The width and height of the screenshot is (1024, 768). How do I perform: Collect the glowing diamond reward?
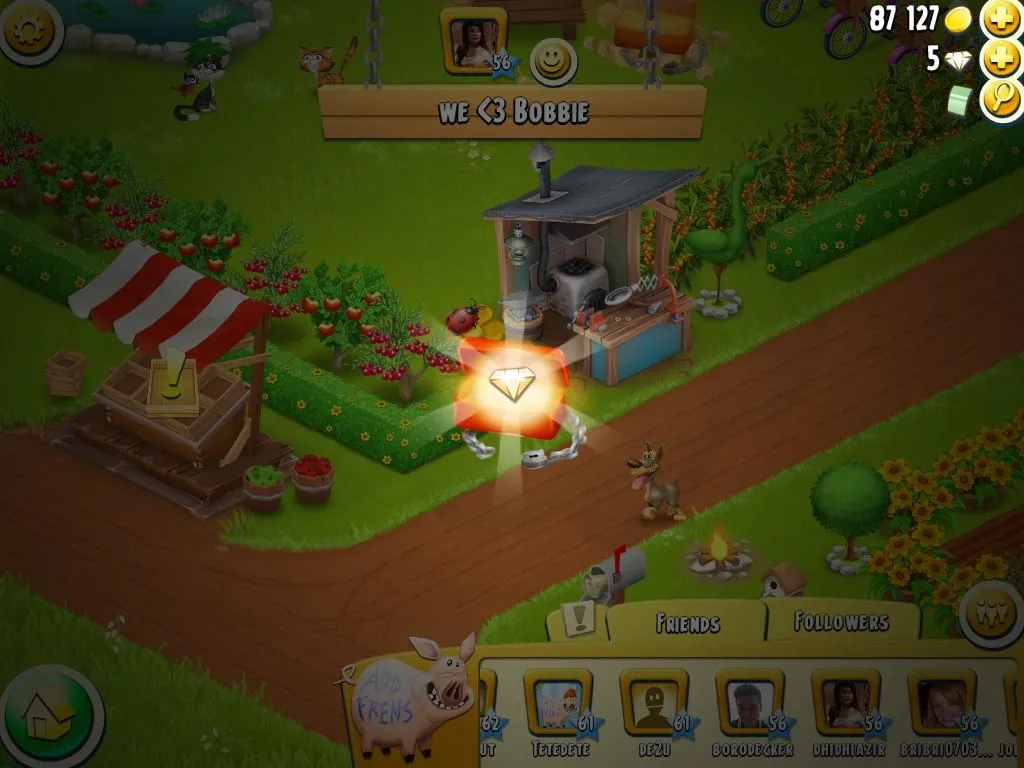tap(512, 385)
